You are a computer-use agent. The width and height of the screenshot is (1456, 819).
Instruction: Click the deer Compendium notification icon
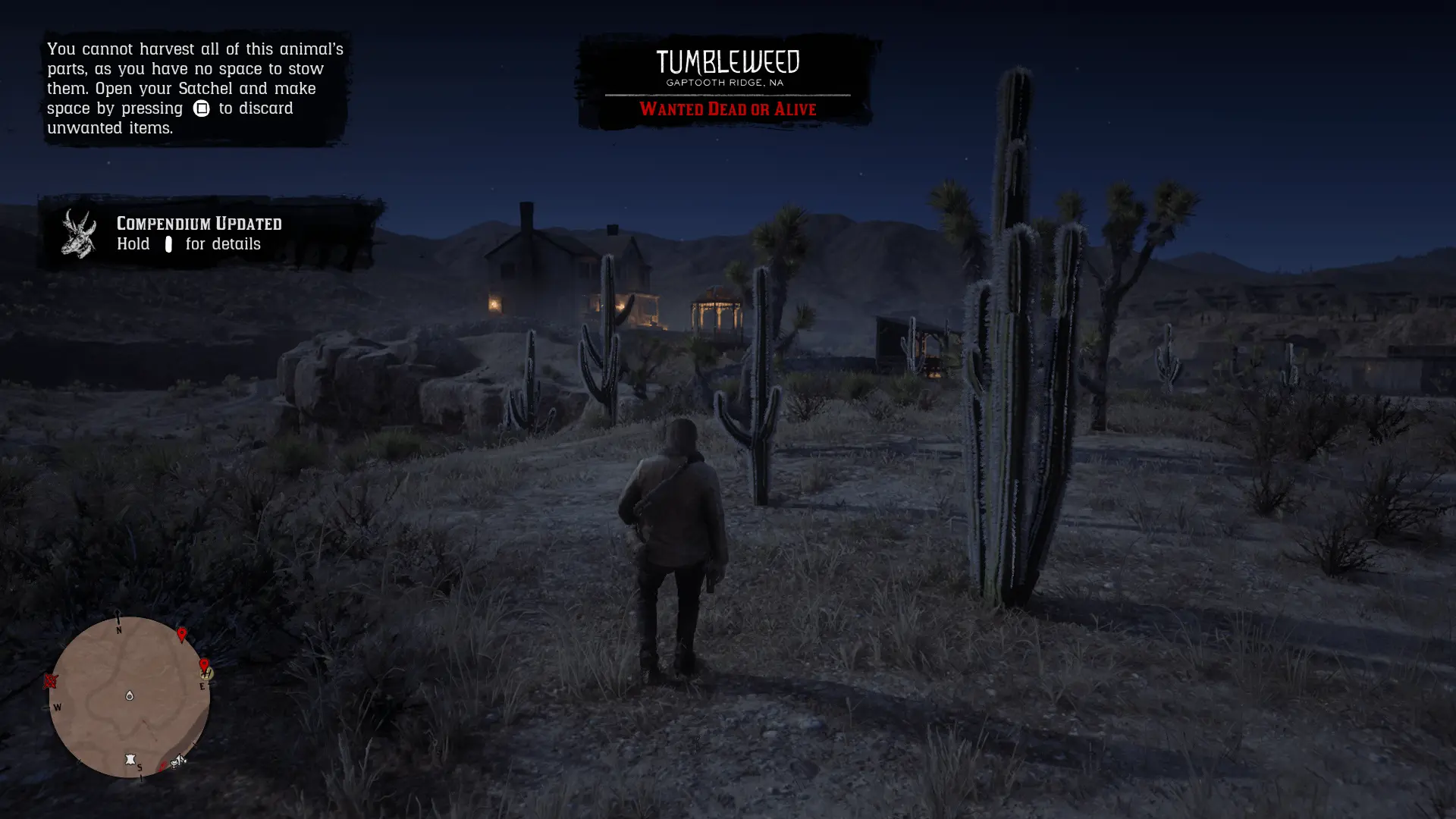(80, 233)
